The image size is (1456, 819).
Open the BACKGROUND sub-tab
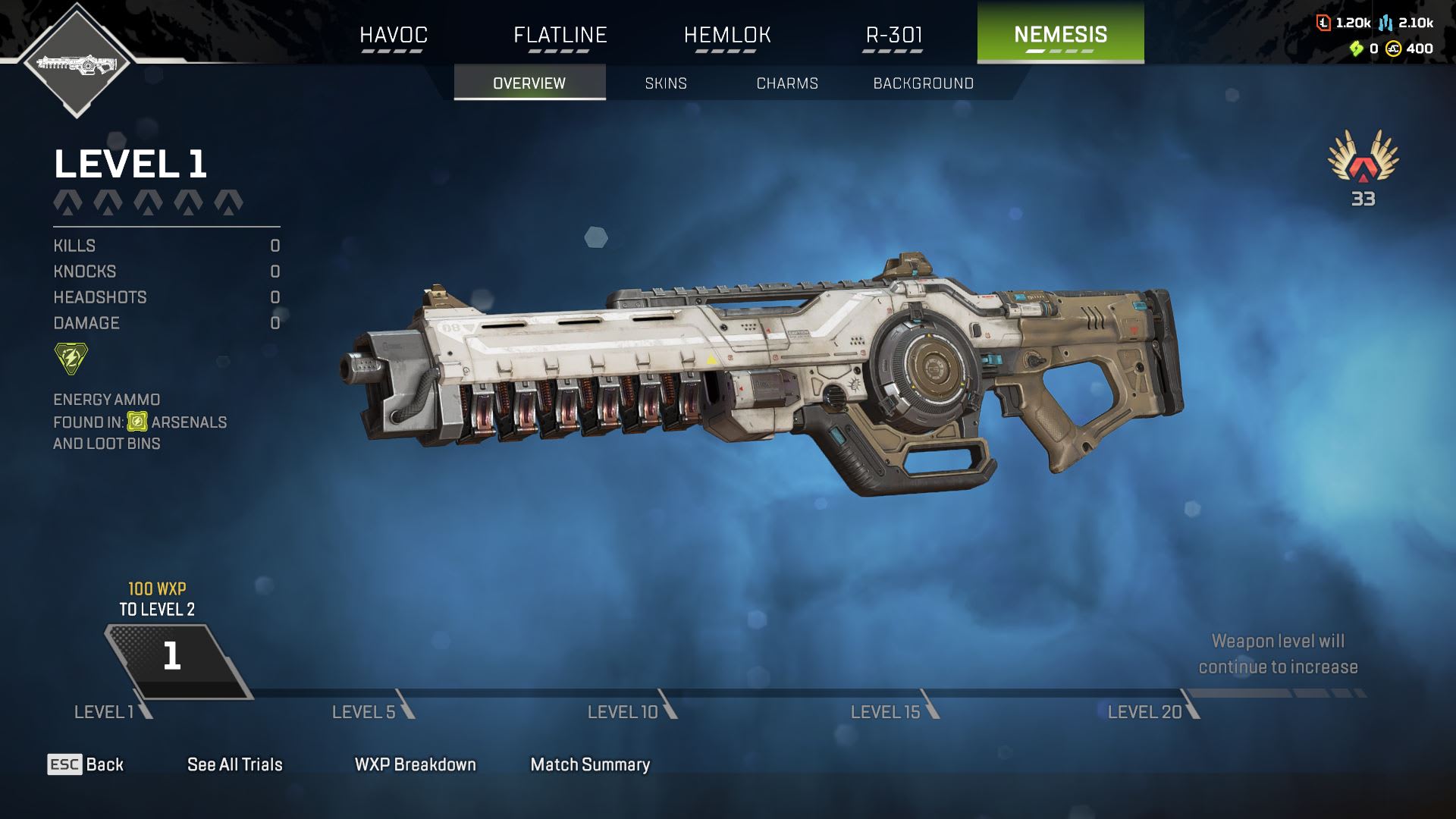pyautogui.click(x=923, y=83)
